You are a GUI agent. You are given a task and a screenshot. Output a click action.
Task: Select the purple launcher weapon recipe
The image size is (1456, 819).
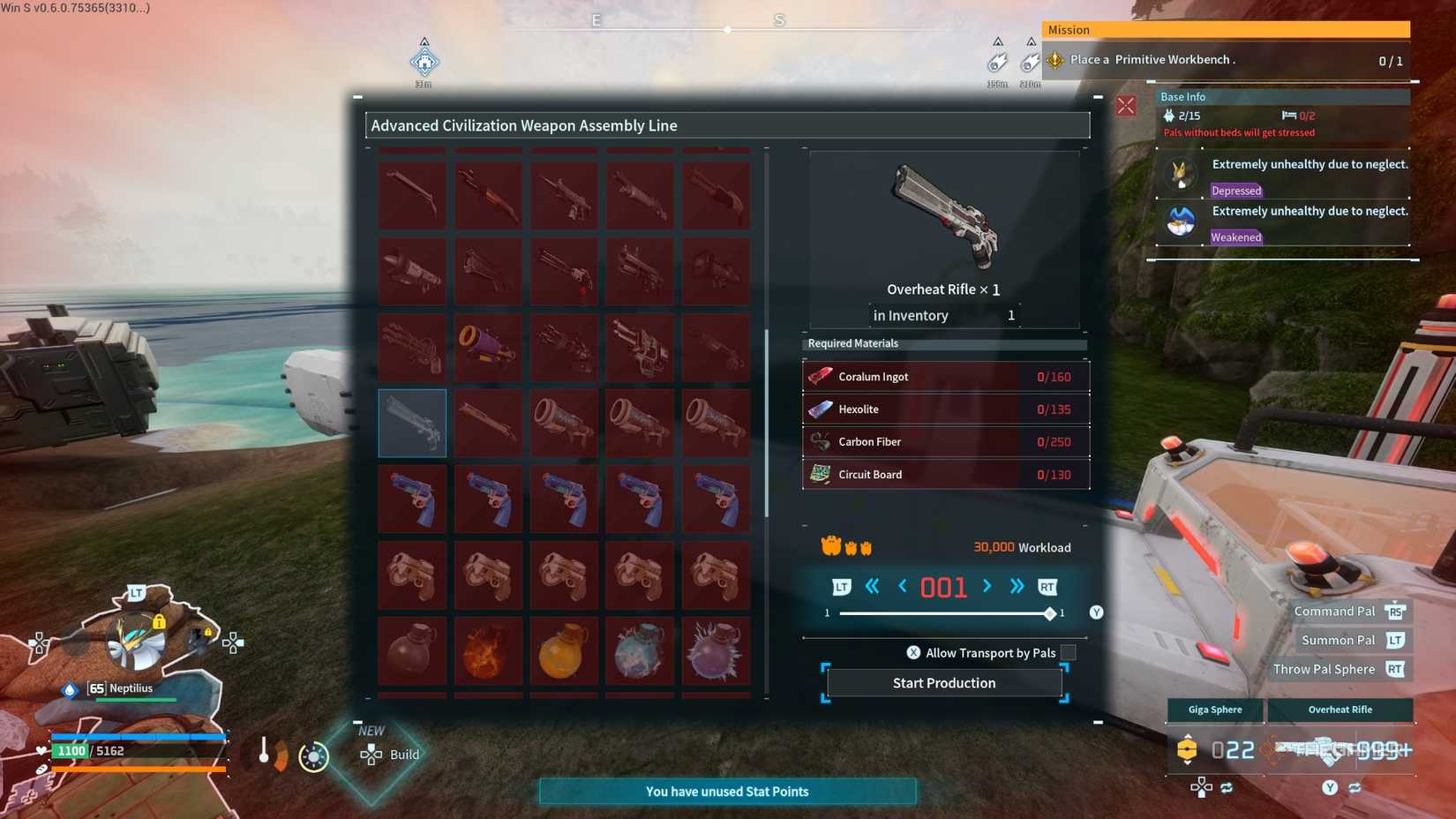coord(488,346)
